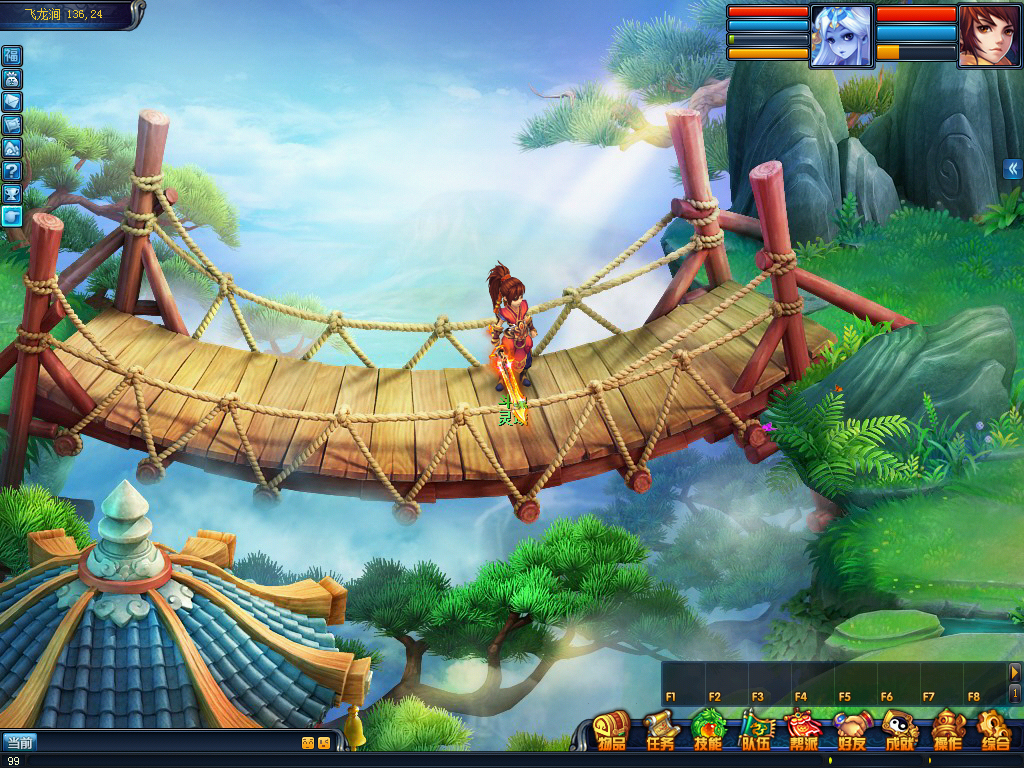Viewport: 1024px width, 768px height.
Task: Open the envelope mail icon
Action: (12, 101)
